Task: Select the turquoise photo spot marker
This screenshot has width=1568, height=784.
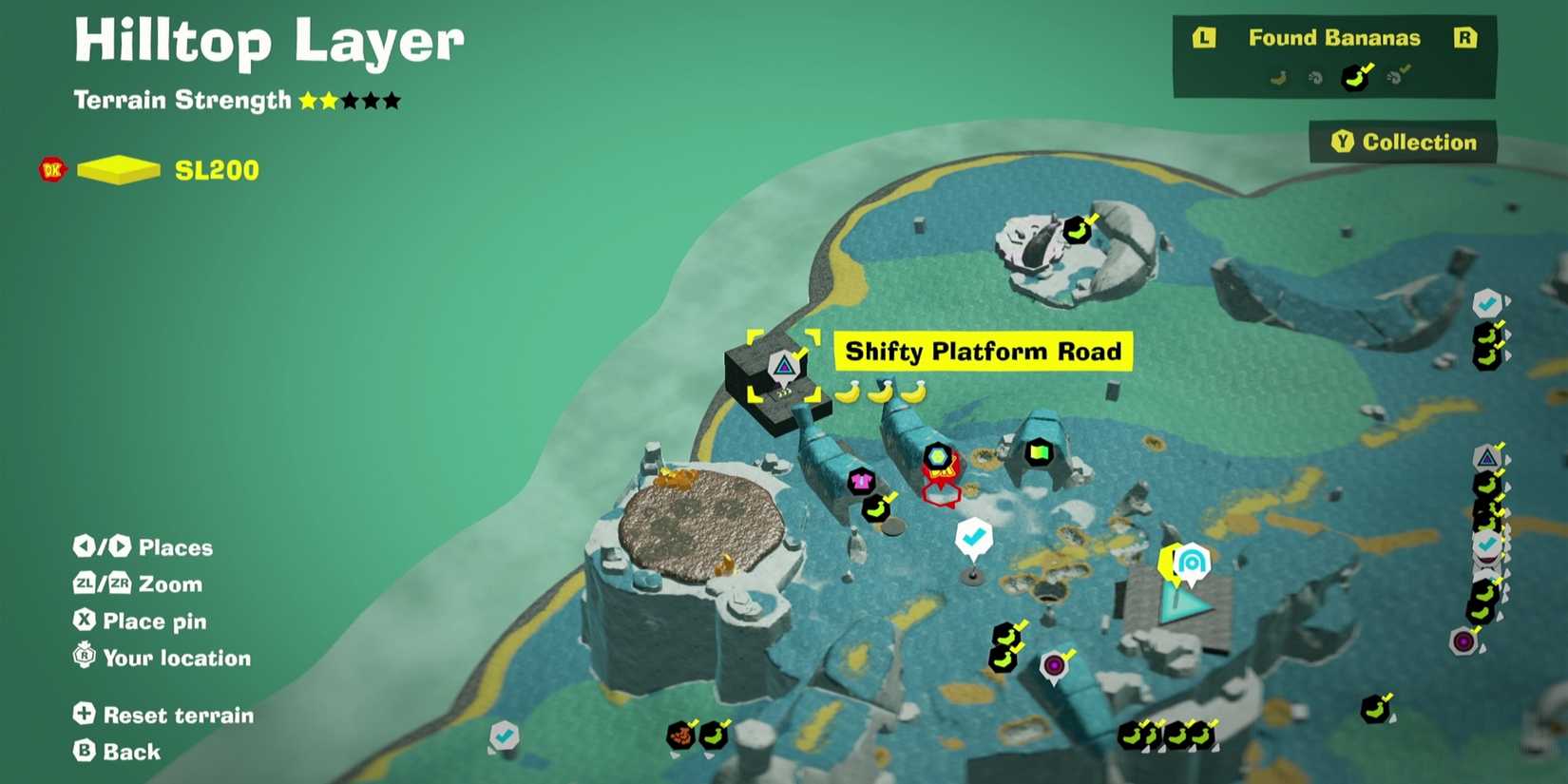Action: [1191, 563]
